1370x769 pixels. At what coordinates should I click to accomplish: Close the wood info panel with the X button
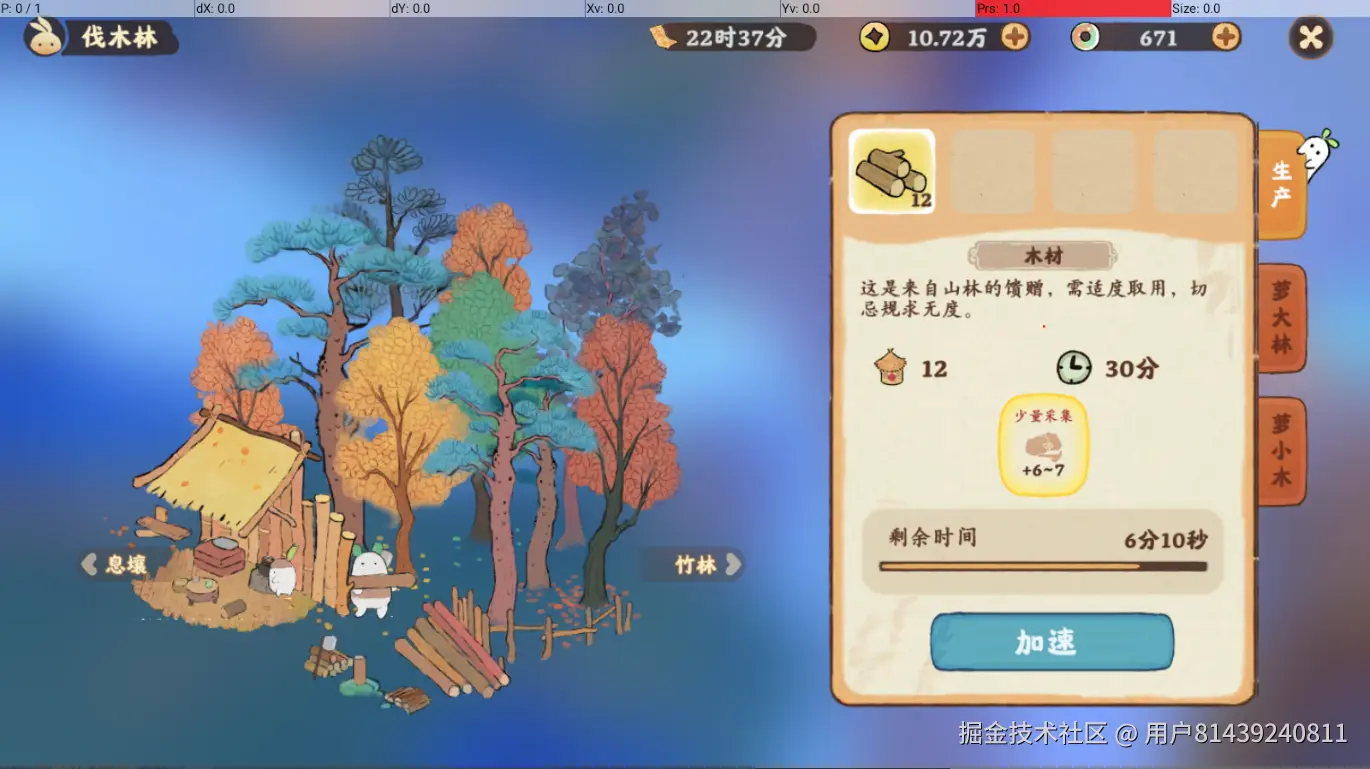(1310, 38)
